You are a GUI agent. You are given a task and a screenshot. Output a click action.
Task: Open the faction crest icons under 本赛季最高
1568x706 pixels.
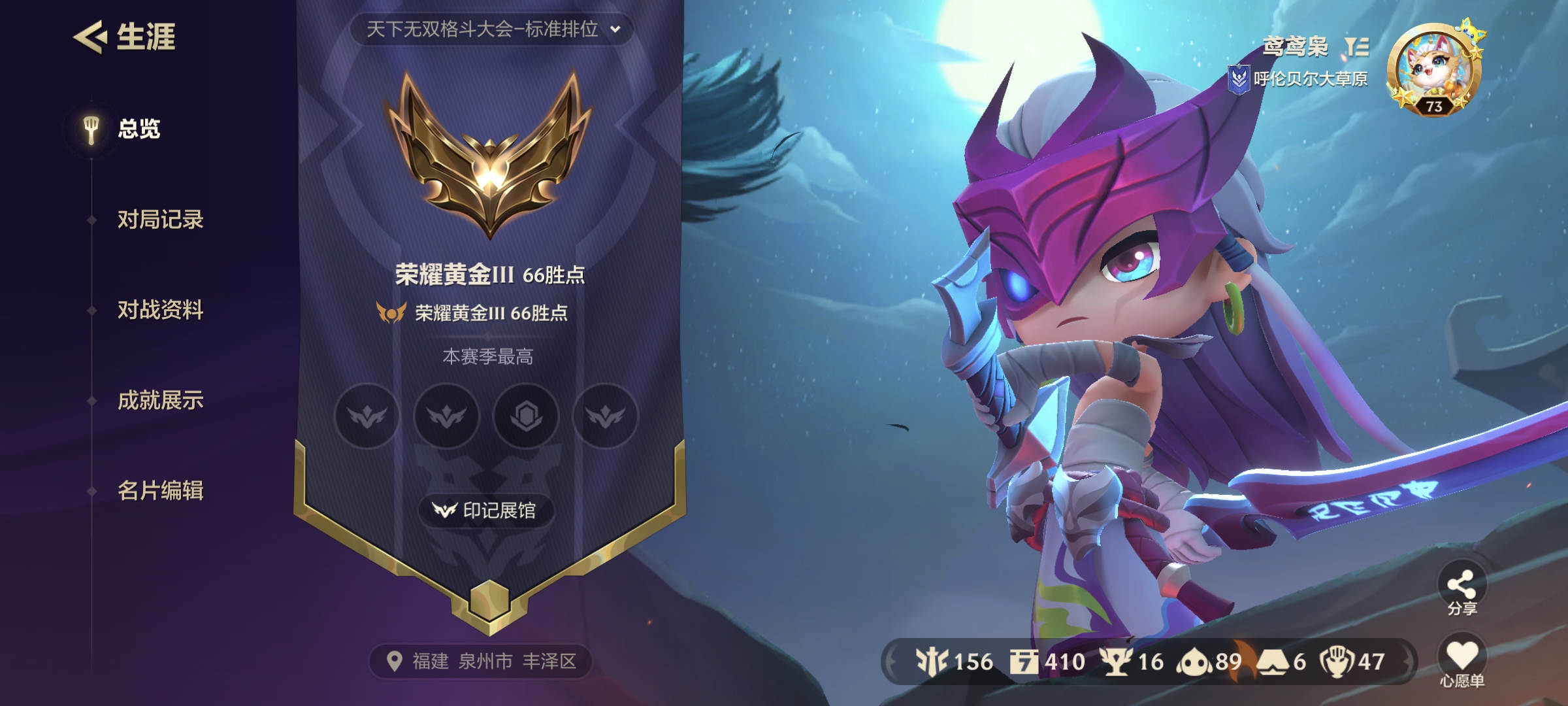coord(487,416)
